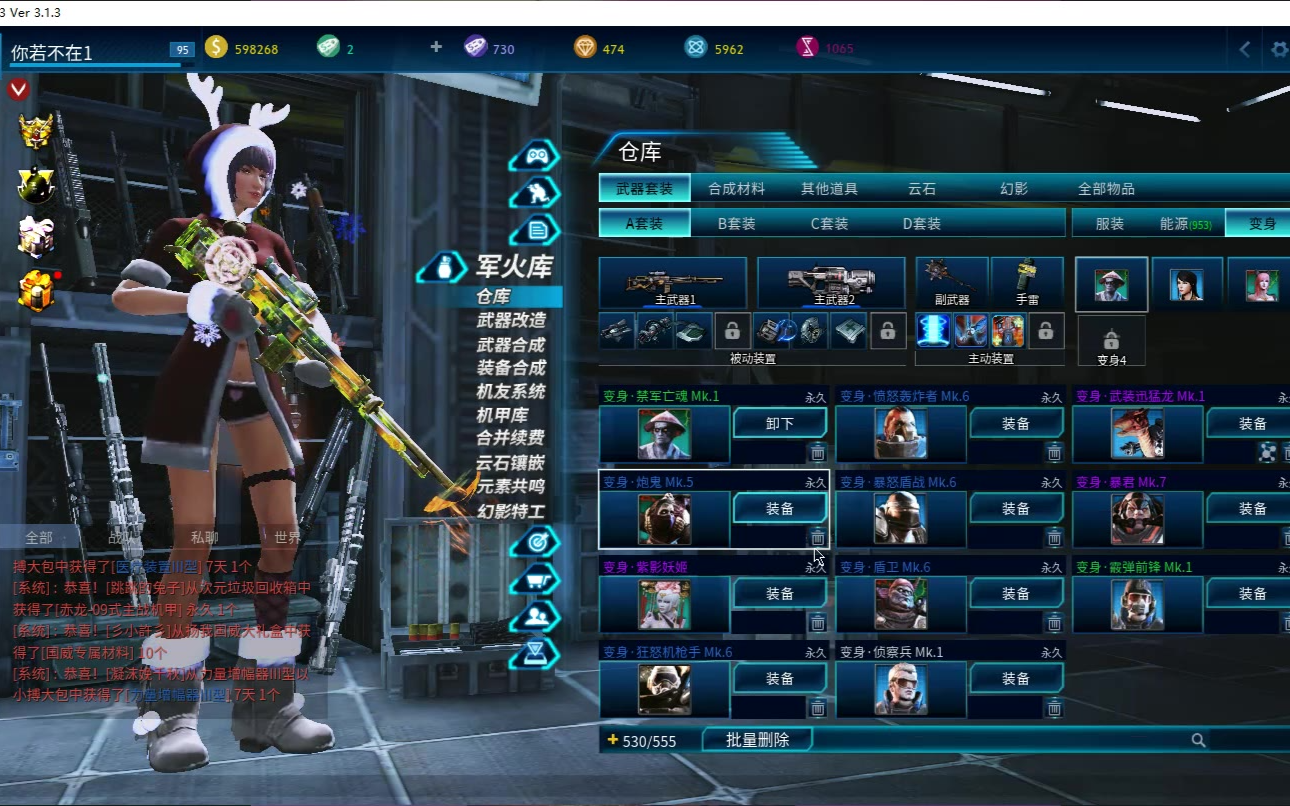Delete the 侦察兵 Mk.1 item
The height and width of the screenshot is (806, 1290).
[x=1054, y=708]
